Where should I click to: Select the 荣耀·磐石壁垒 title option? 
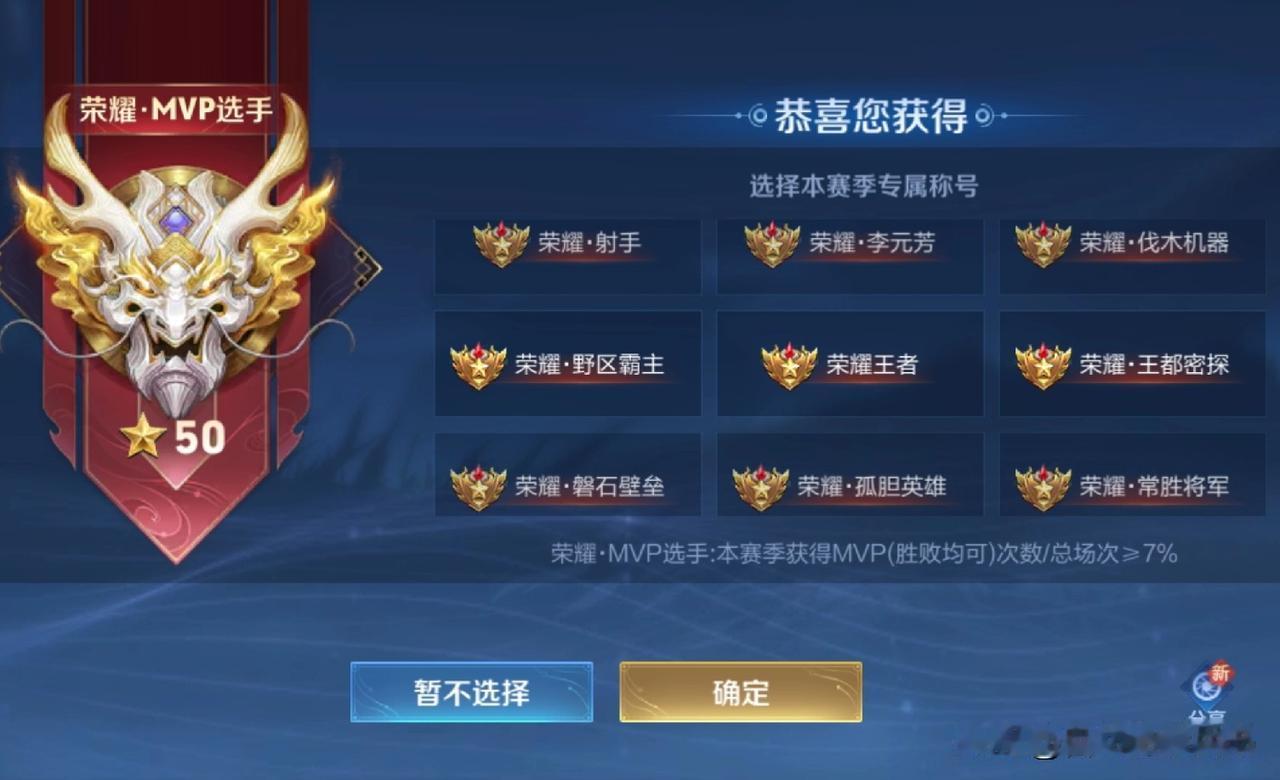(567, 485)
